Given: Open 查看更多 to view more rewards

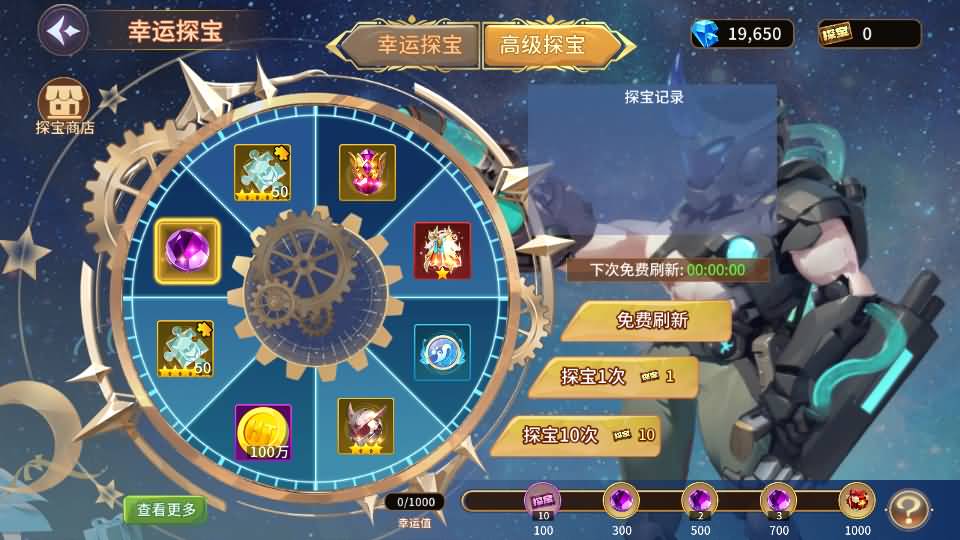Looking at the screenshot, I should [166, 509].
